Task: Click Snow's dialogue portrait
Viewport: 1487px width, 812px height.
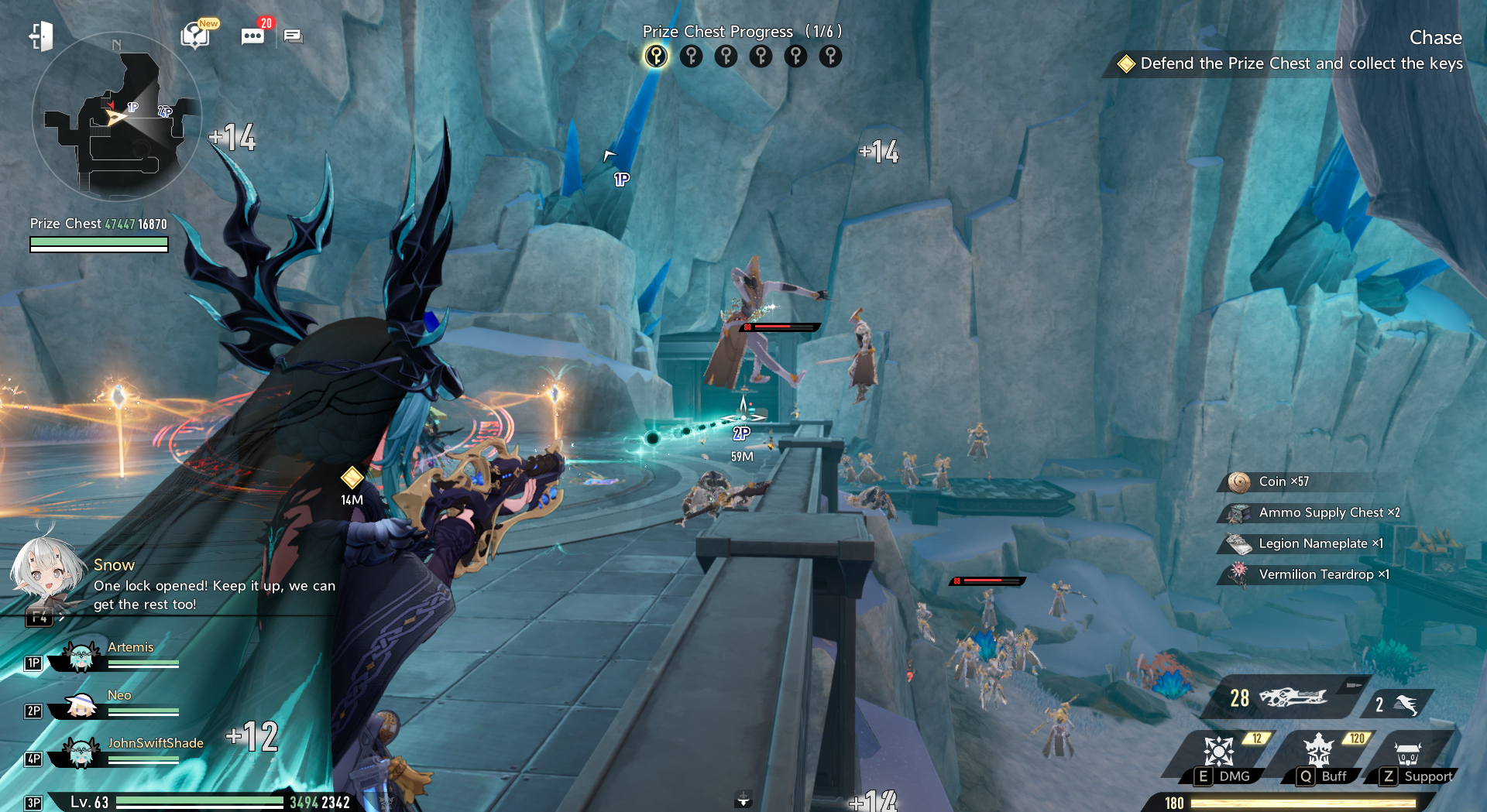Action: [x=46, y=571]
